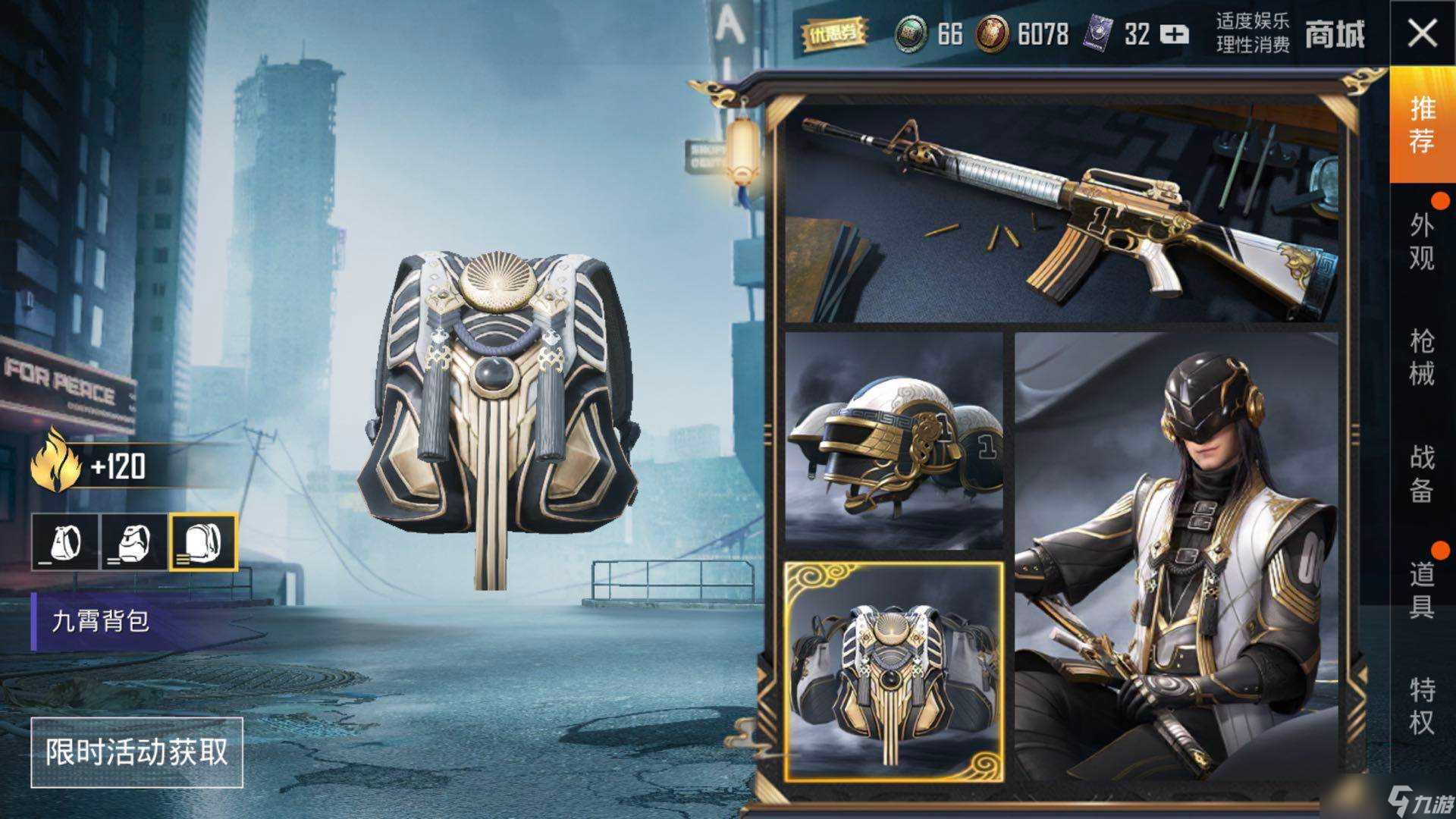Select the backpack thumbnail in the bundle
The image size is (1456, 819).
[893, 672]
